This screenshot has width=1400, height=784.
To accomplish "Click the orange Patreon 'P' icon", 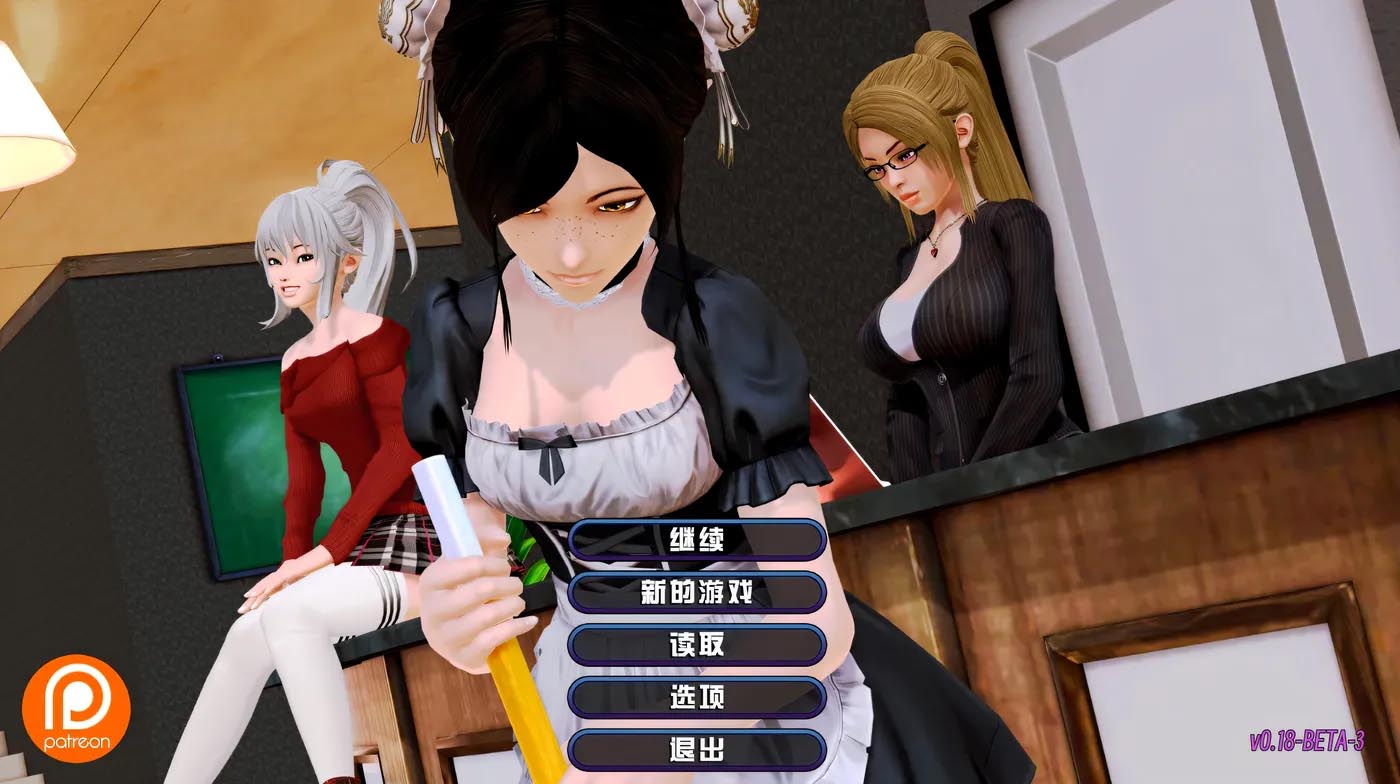I will (x=75, y=705).
